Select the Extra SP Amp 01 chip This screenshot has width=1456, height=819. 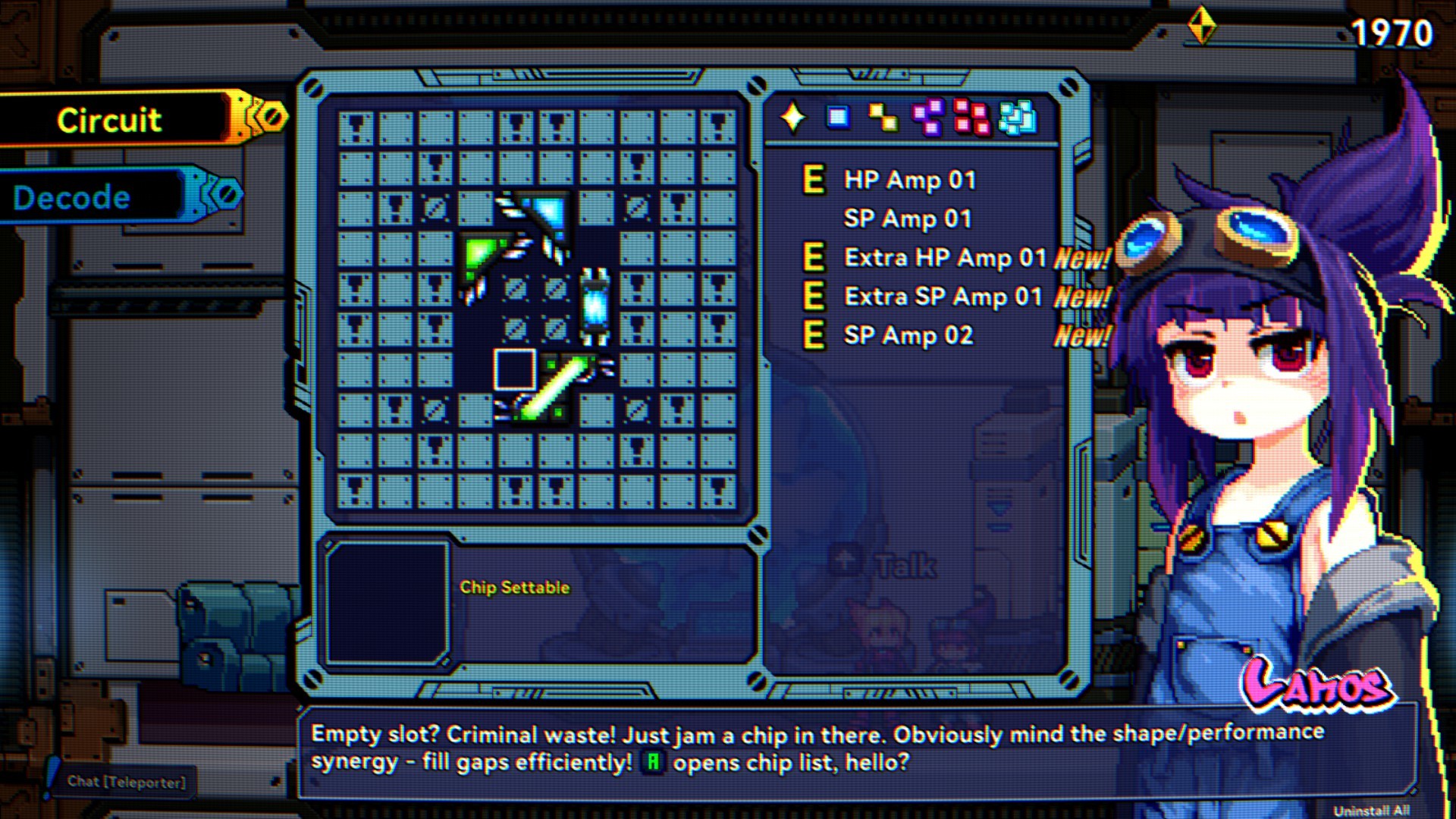[943, 297]
